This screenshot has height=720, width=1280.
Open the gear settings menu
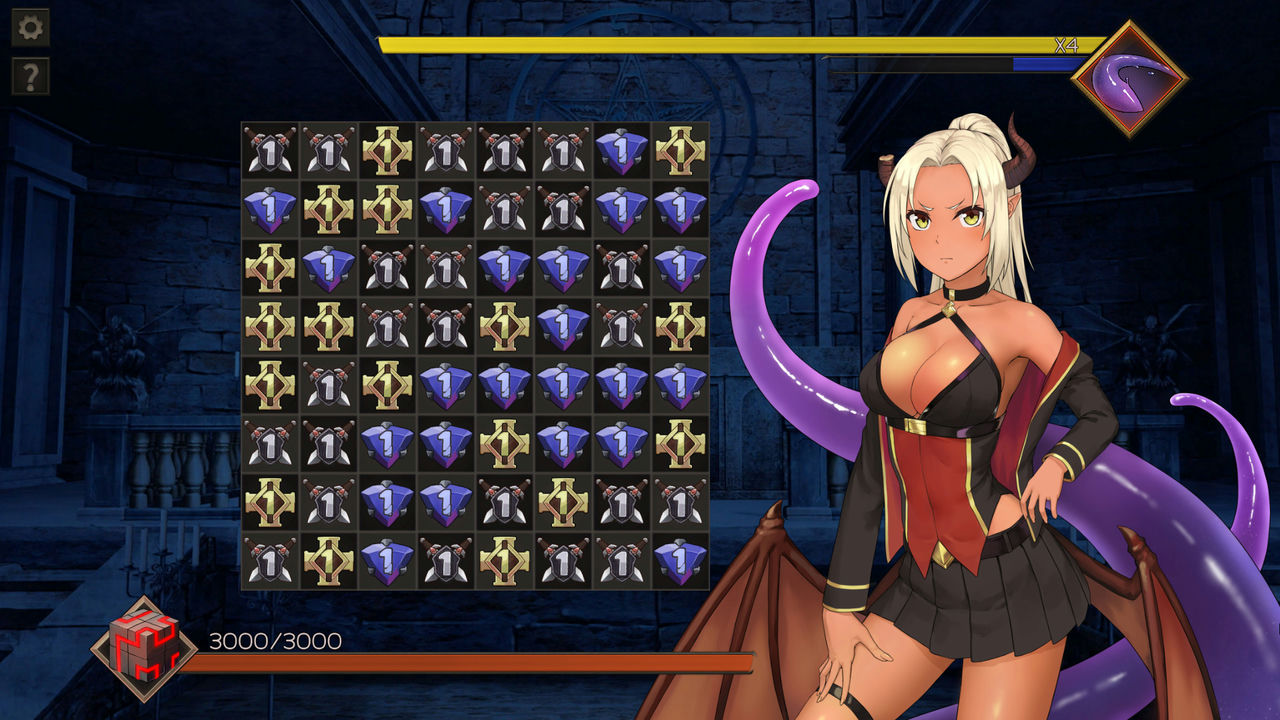[x=30, y=28]
